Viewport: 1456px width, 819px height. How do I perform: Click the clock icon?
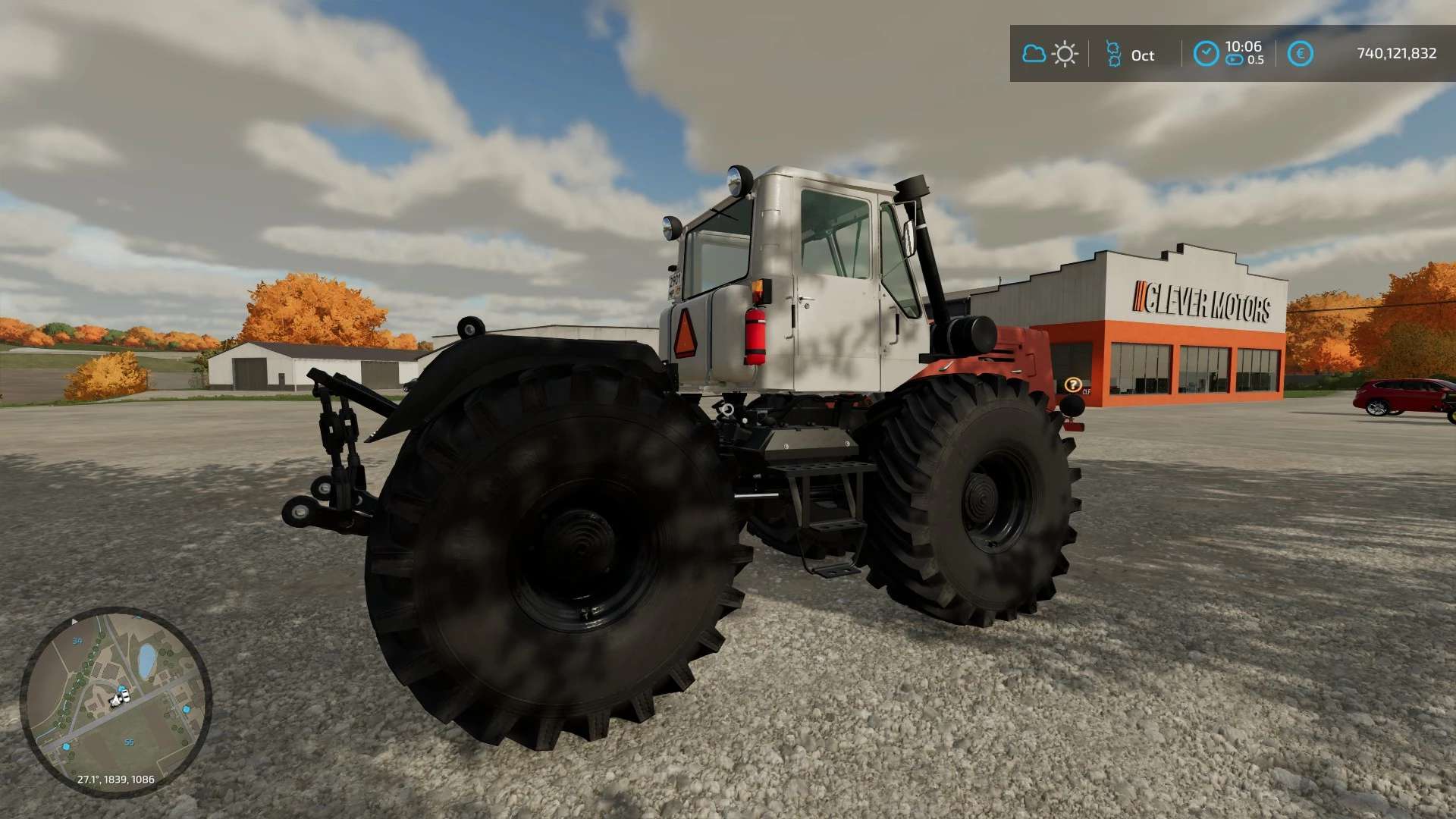[x=1206, y=54]
